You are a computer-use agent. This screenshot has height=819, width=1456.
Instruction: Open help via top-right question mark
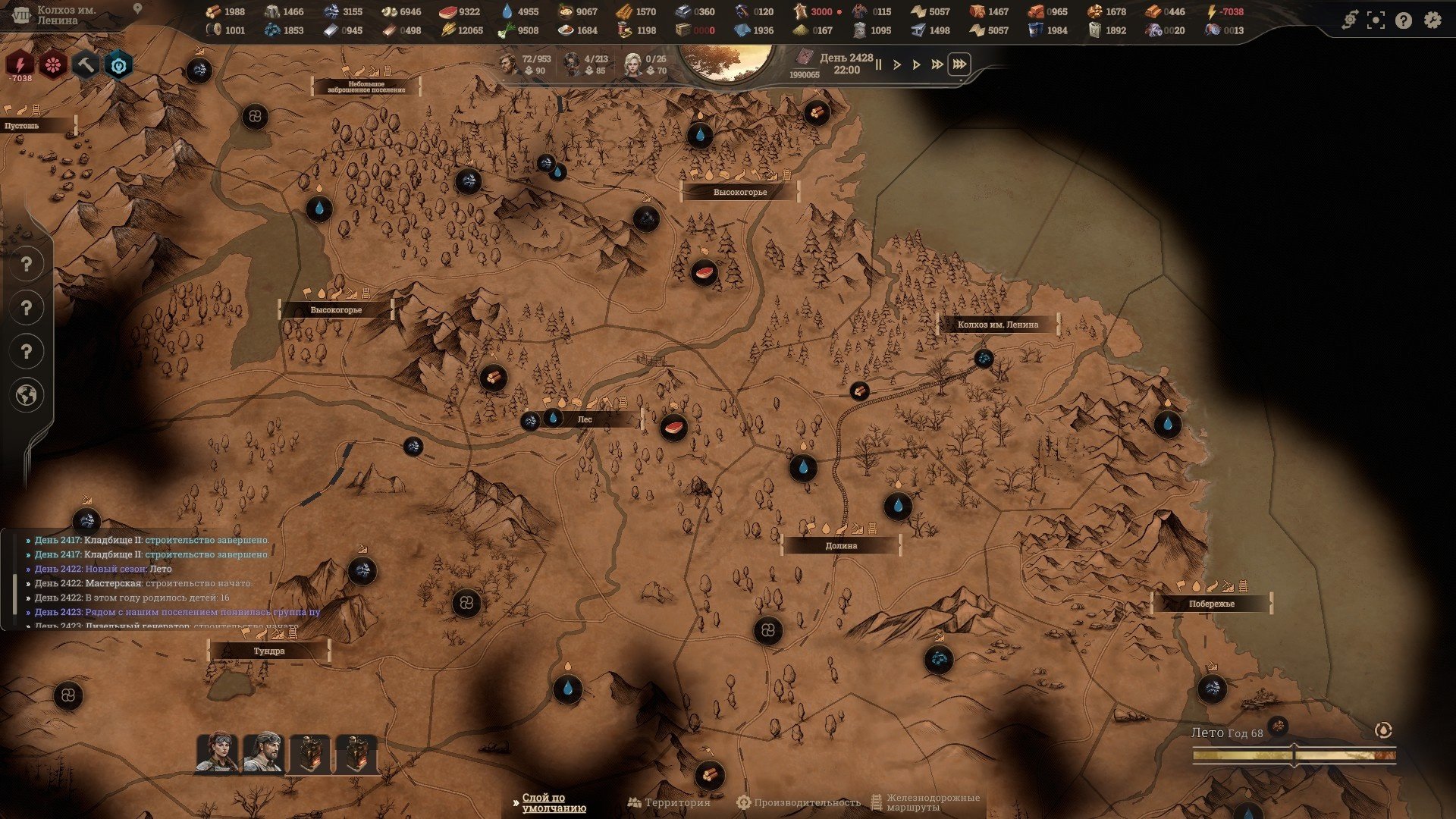(x=1404, y=20)
